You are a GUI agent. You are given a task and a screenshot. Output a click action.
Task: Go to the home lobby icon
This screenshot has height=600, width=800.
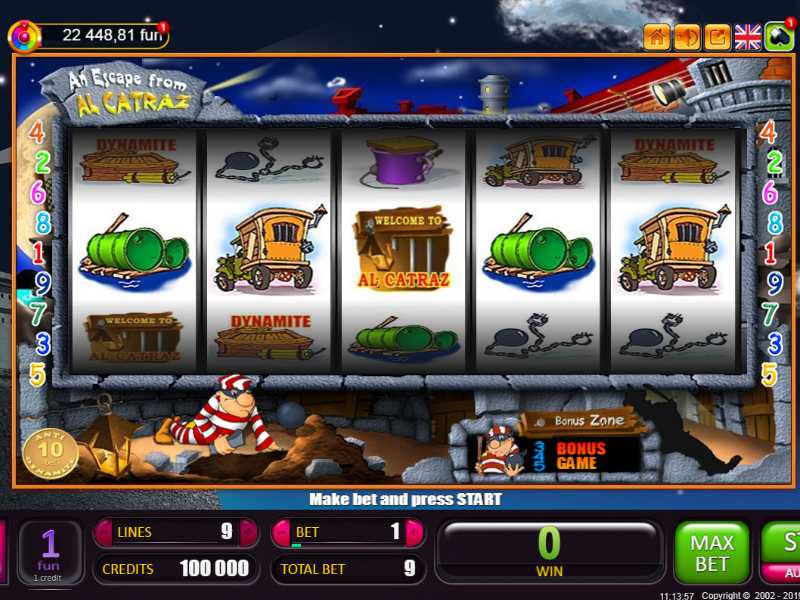point(657,37)
